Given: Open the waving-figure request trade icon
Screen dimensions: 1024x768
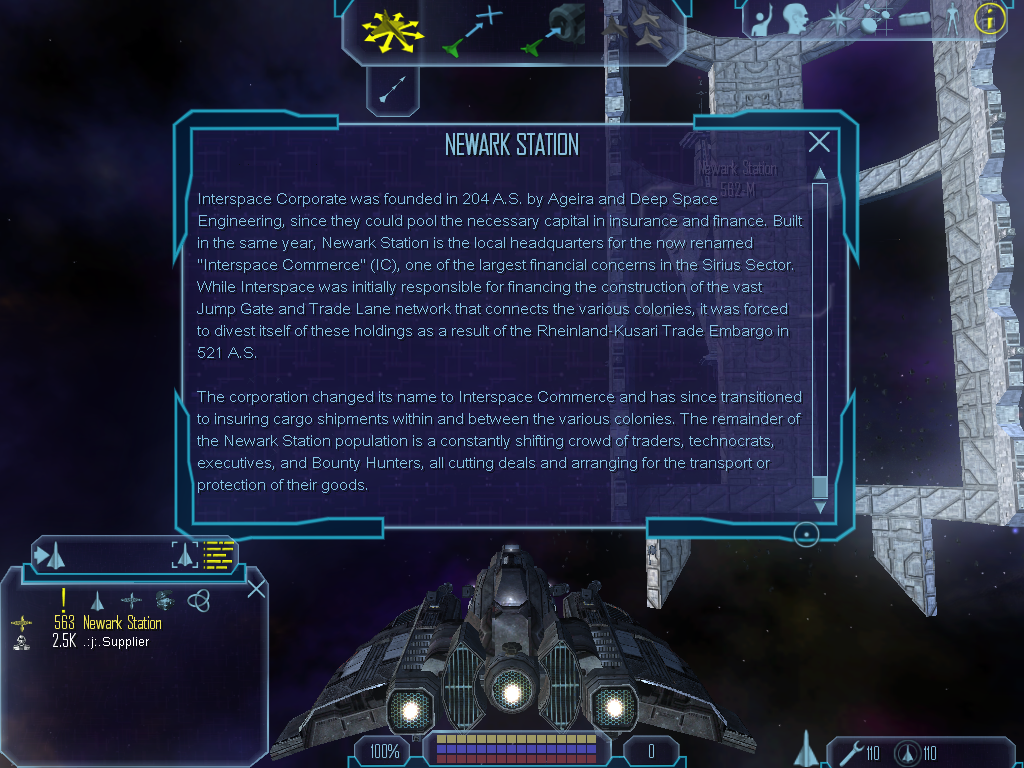Looking at the screenshot, I should pos(763,19).
